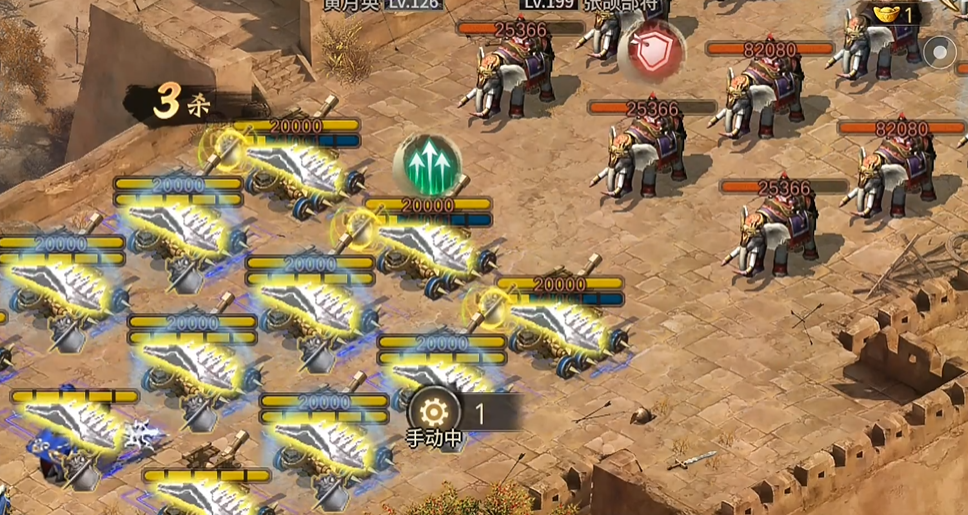Screen dimensions: 968x515
Task: Click the white circular floating overlay button
Action: pyautogui.click(x=941, y=50)
